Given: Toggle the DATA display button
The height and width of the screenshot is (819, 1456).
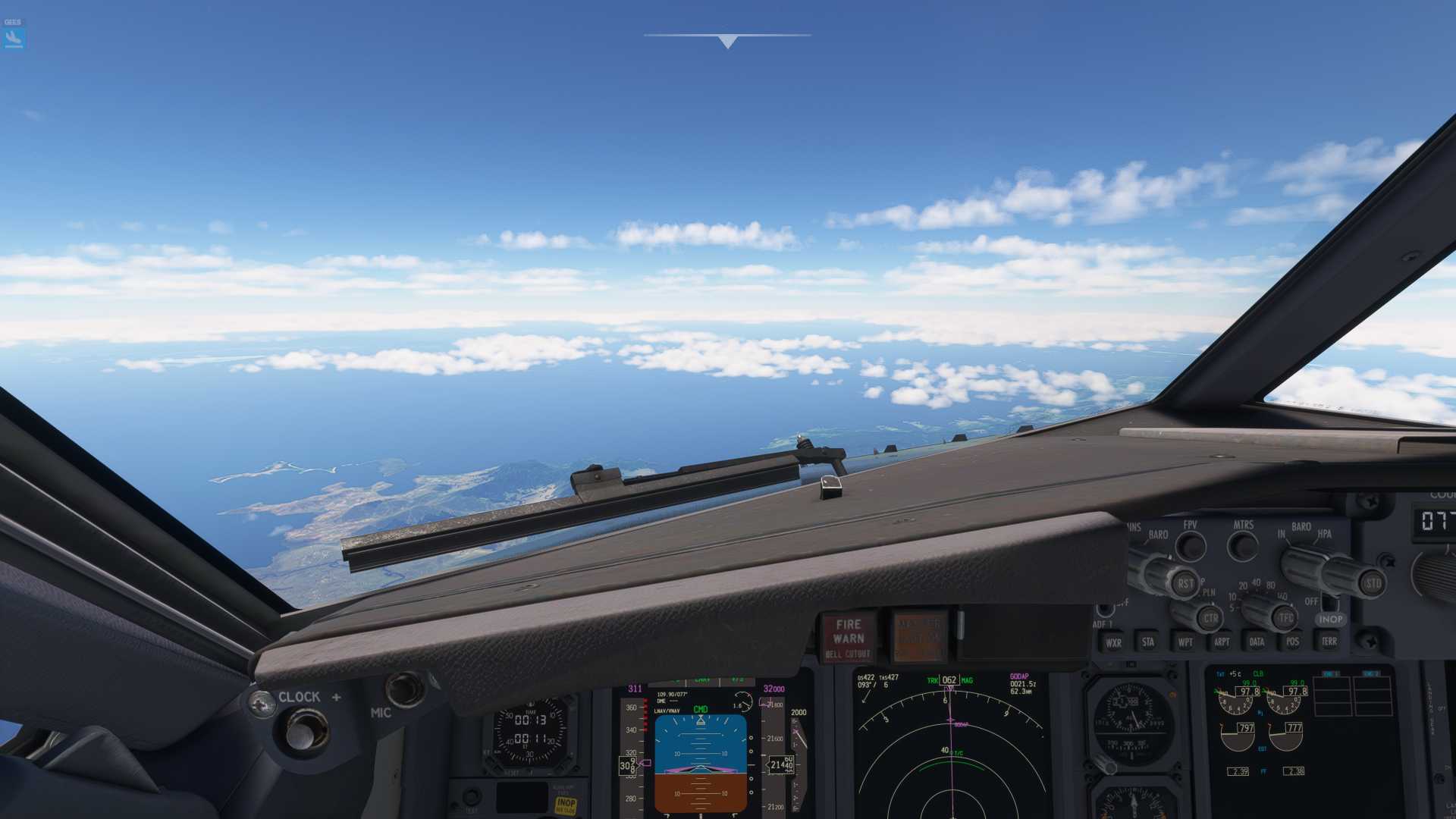Looking at the screenshot, I should 1257,642.
